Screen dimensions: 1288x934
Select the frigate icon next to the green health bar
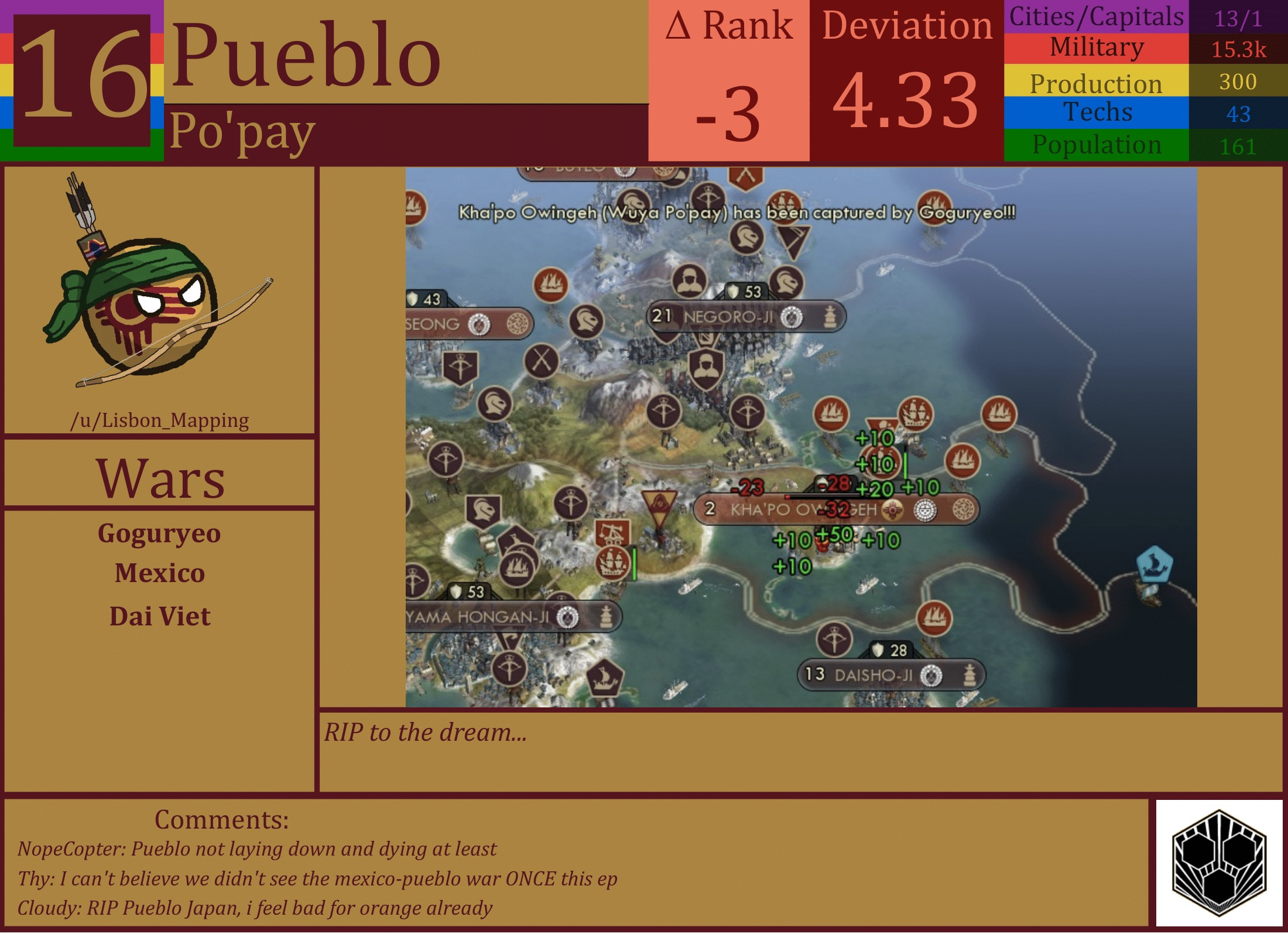612,563
